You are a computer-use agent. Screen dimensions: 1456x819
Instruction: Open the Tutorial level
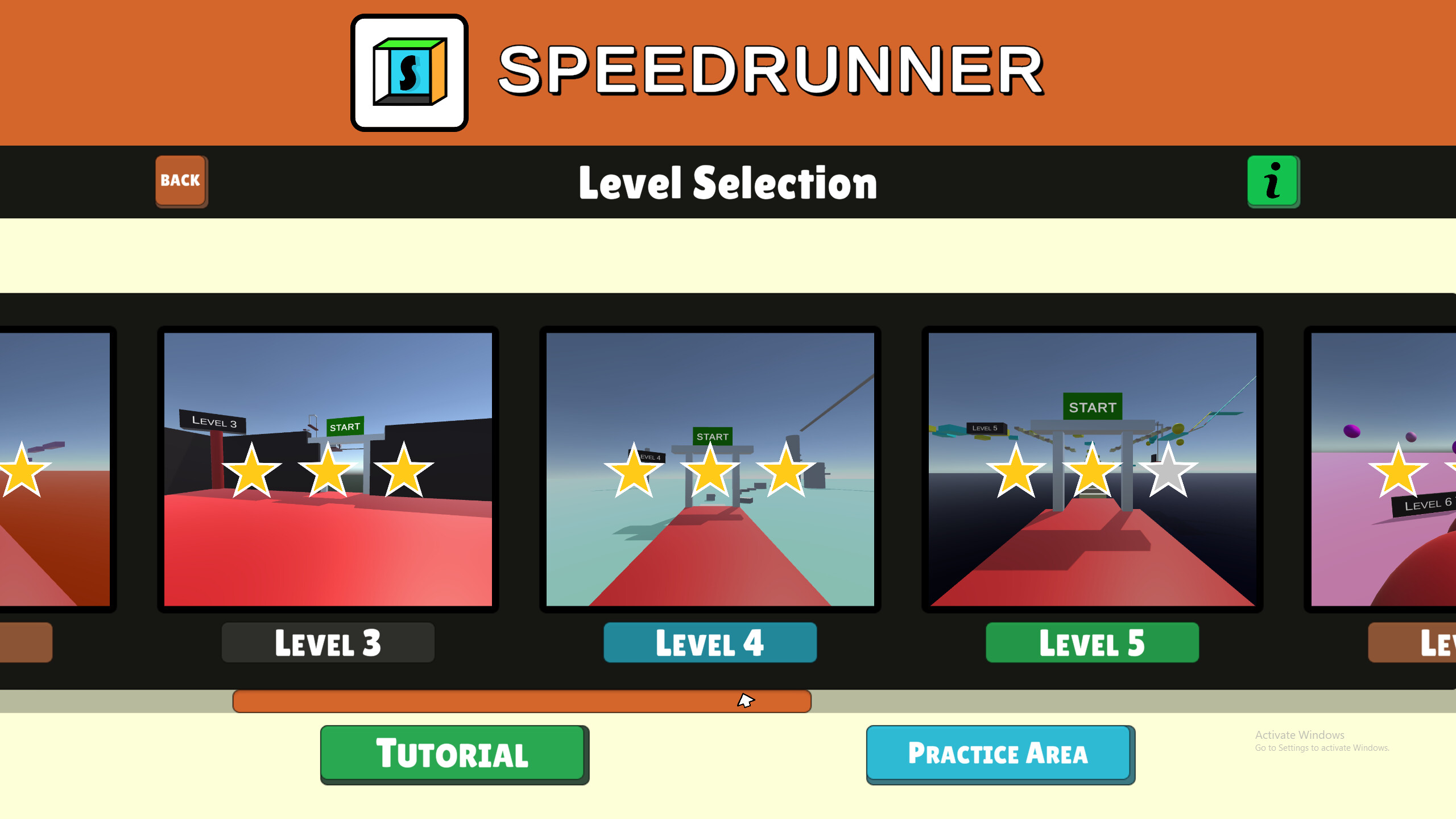click(454, 754)
